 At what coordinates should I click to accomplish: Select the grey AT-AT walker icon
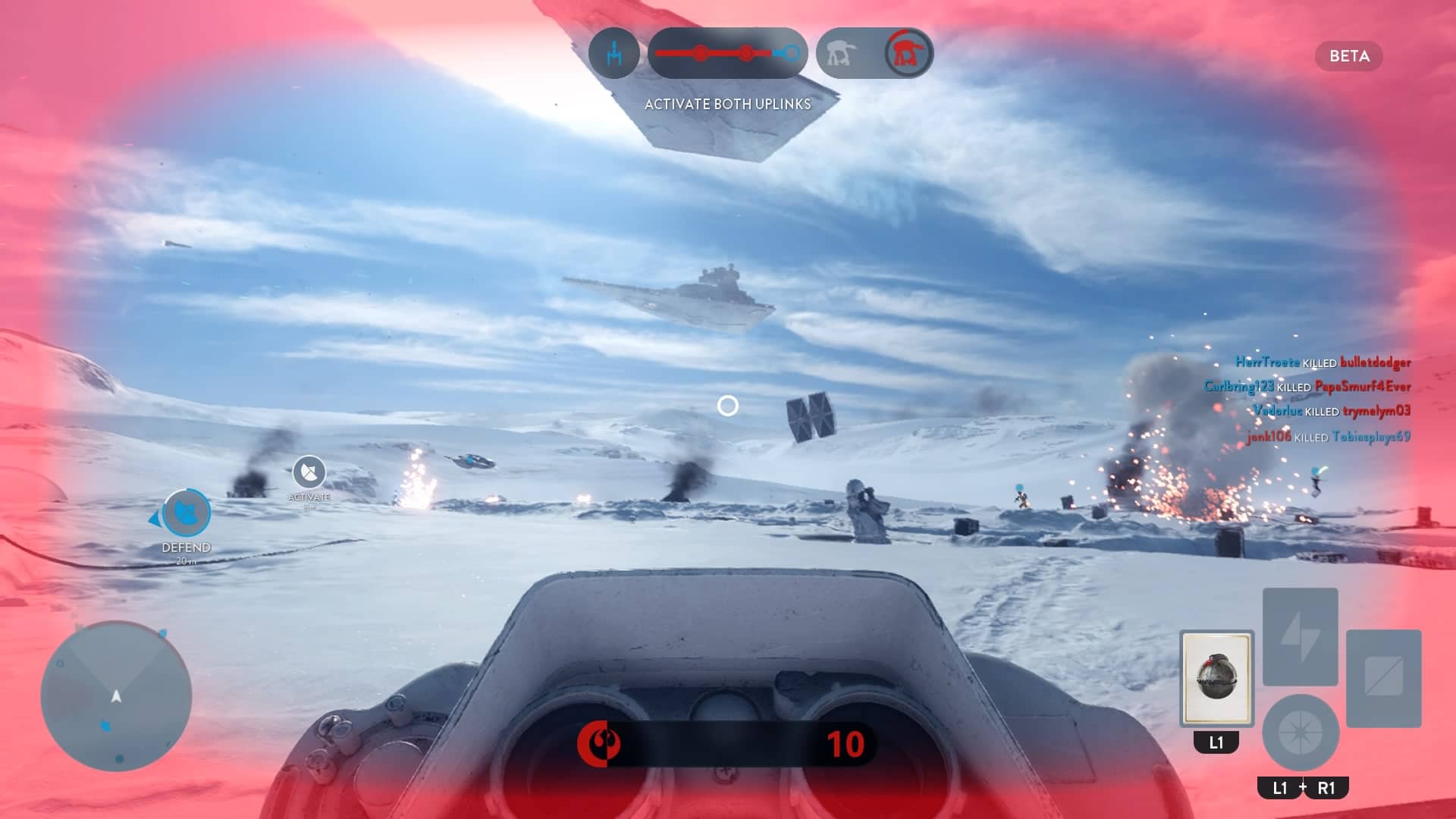(841, 53)
